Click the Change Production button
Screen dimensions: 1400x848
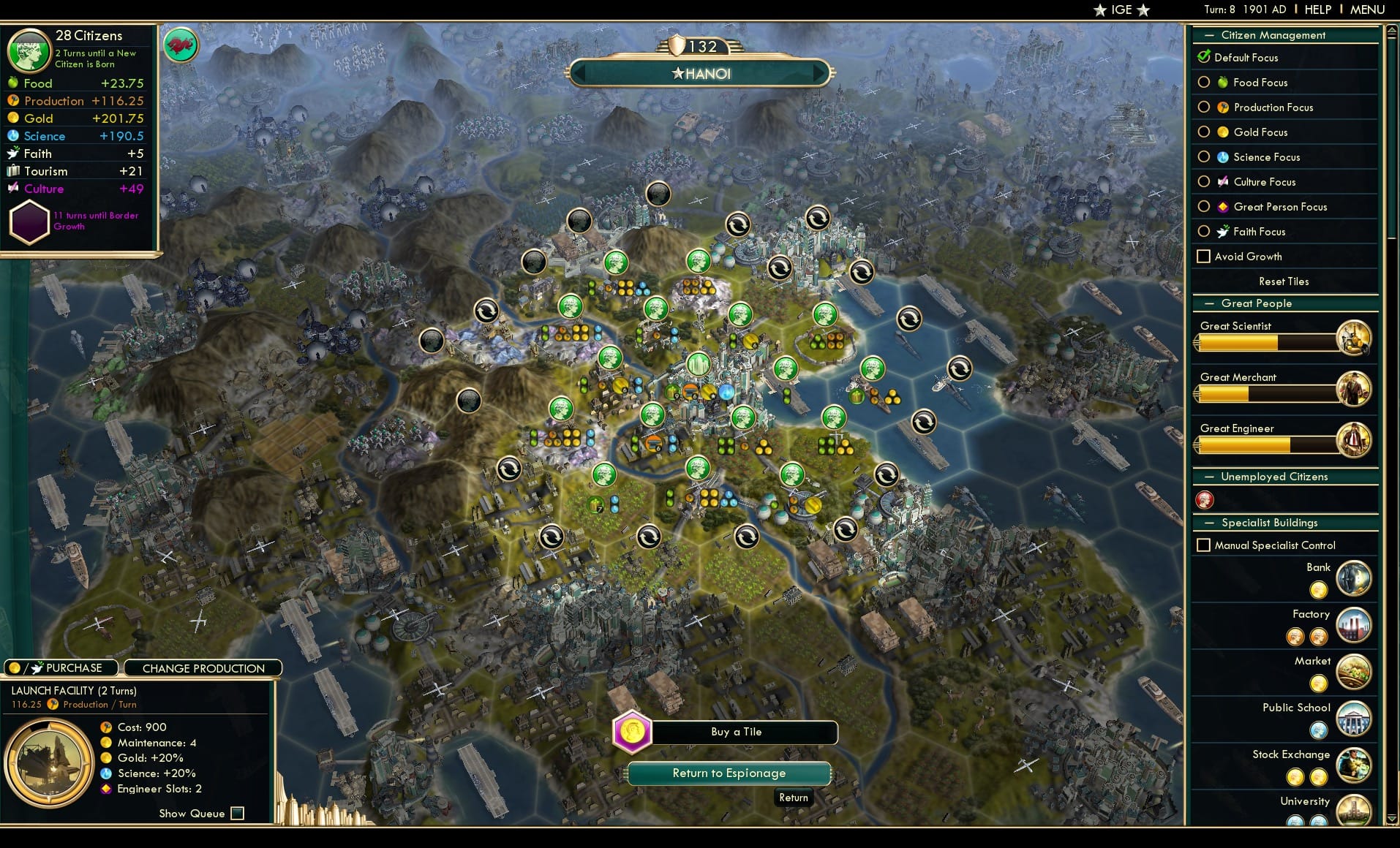point(203,667)
